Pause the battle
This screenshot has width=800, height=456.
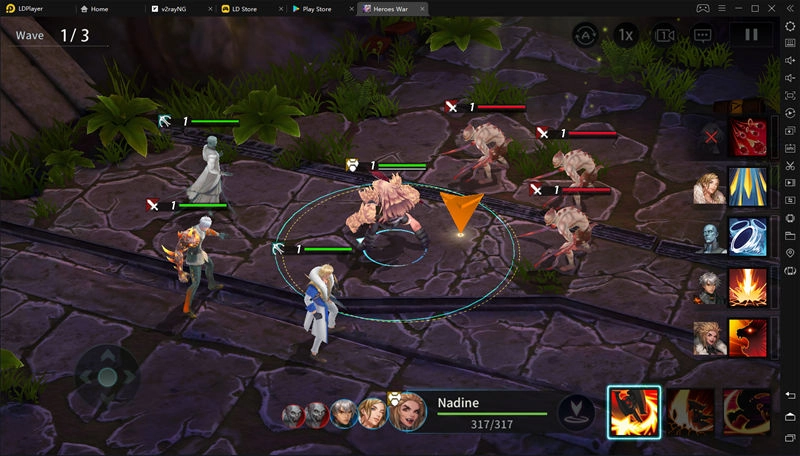(x=751, y=35)
